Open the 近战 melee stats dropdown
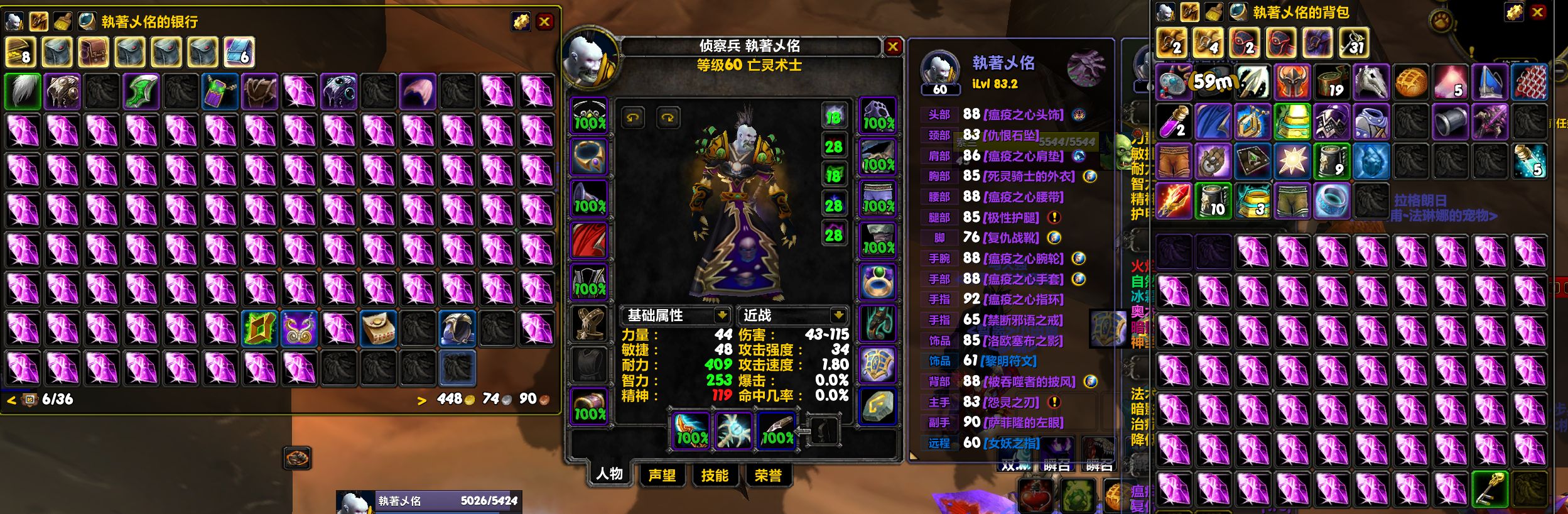The image size is (1568, 514). pyautogui.click(x=838, y=315)
